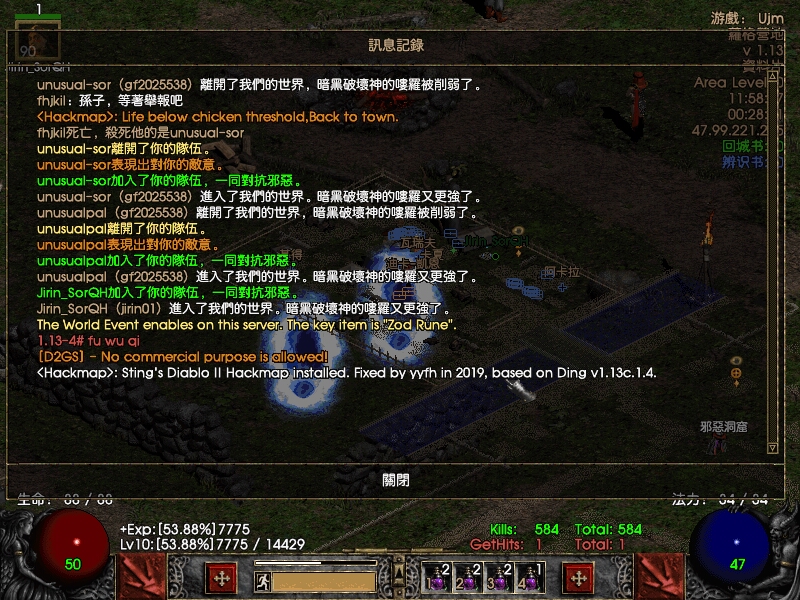The height and width of the screenshot is (600, 800).
Task: Toggle the run/walk button
Action: click(x=261, y=579)
